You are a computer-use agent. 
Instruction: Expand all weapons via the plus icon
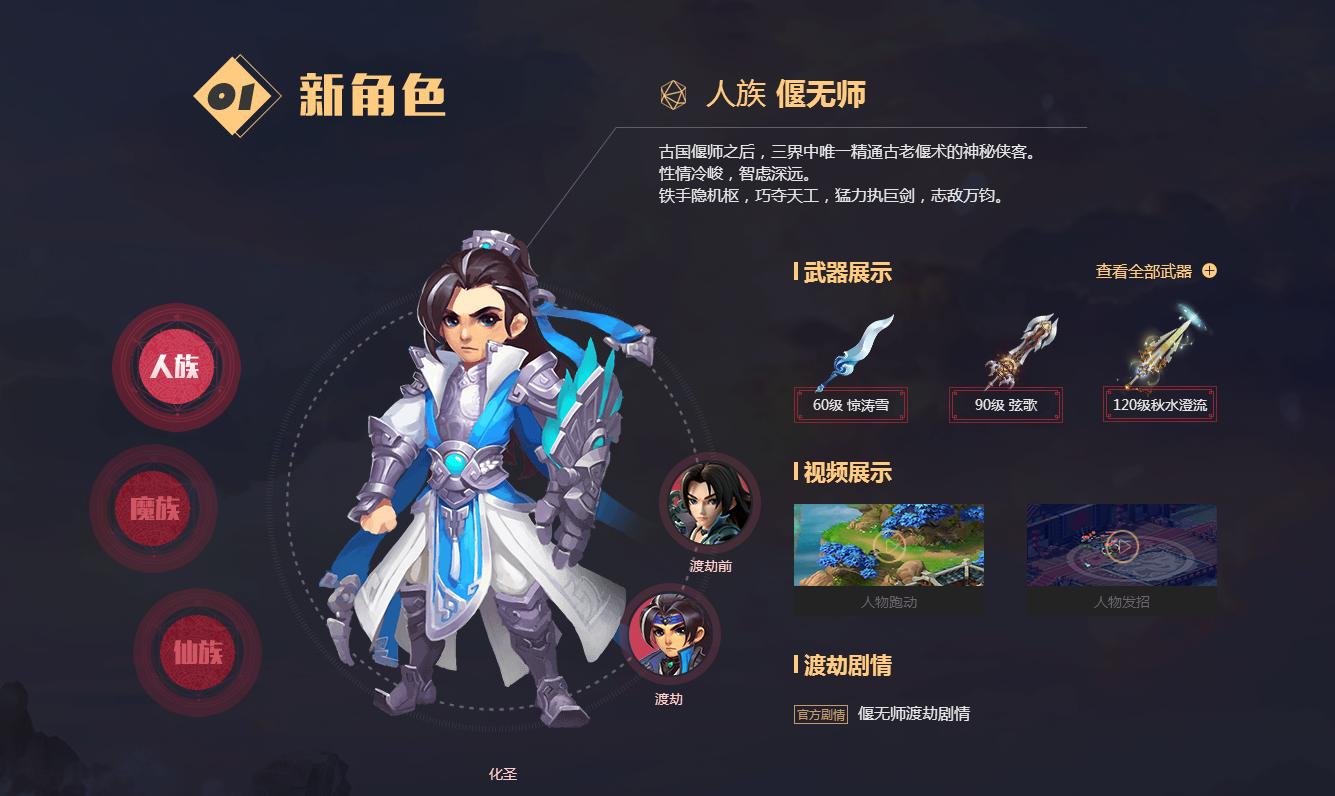point(1207,269)
